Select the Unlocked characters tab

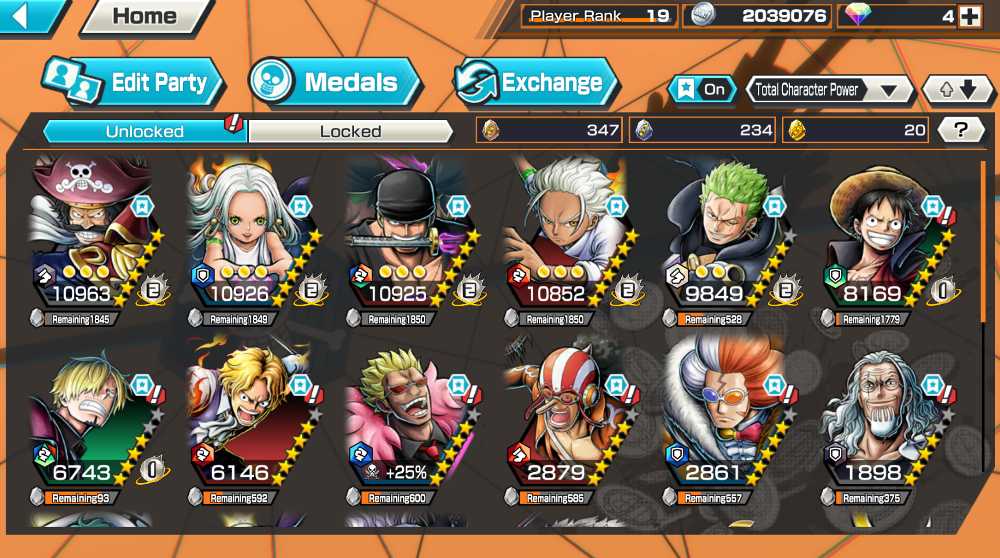(145, 131)
